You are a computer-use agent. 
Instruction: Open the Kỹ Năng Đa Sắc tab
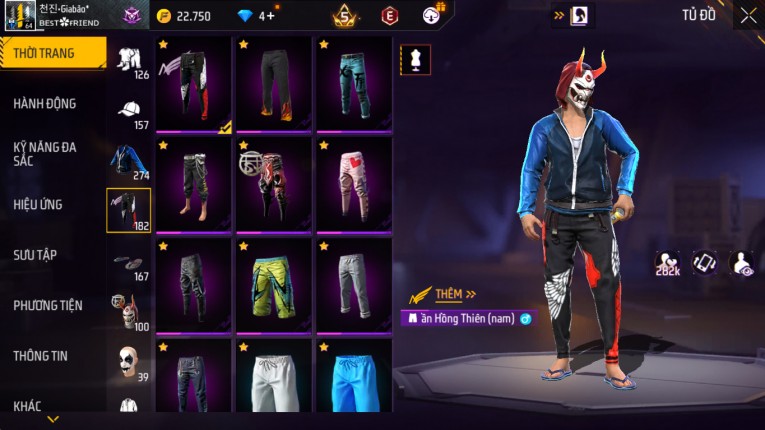tap(45, 153)
